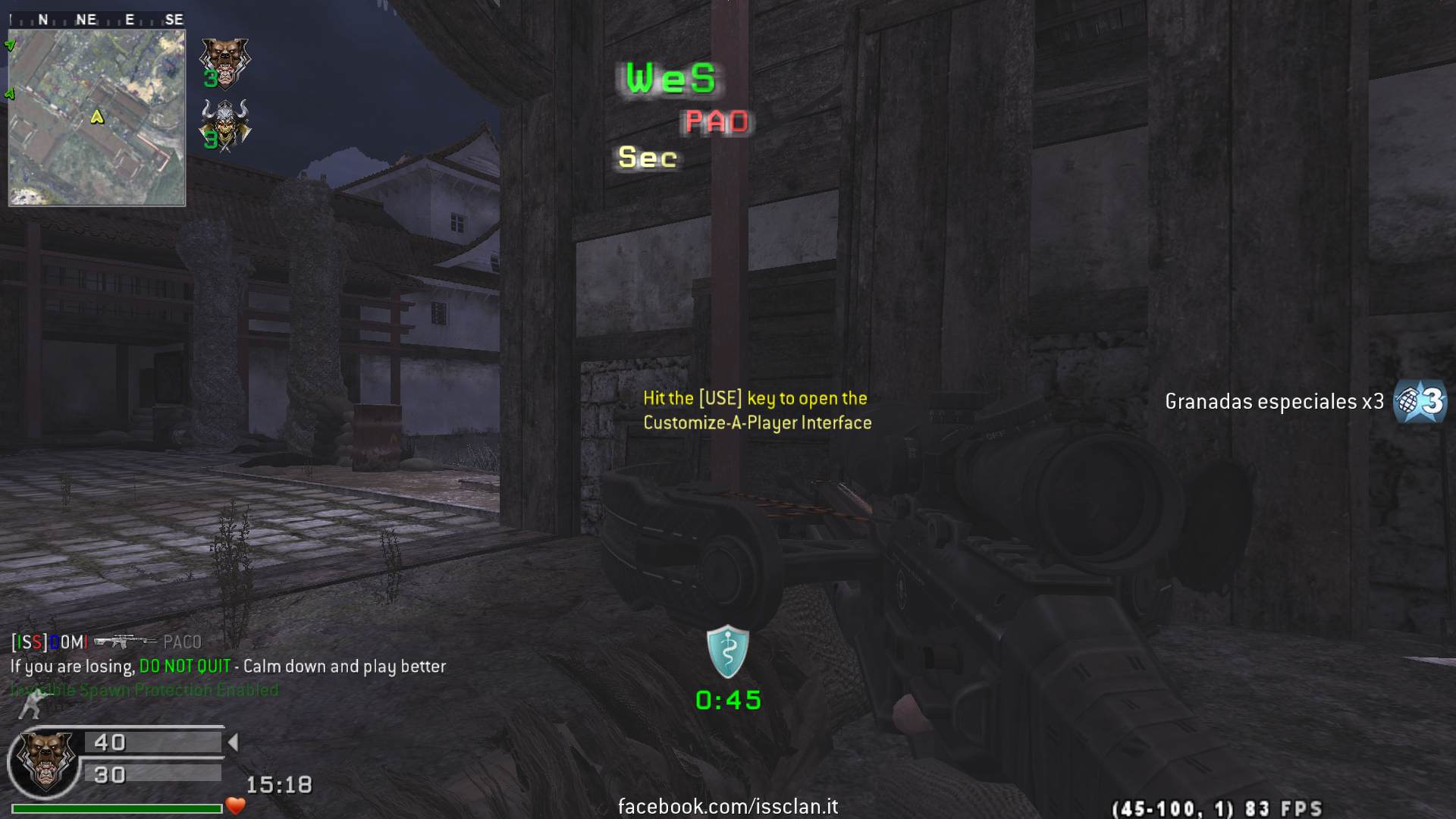
Task: Select the bear team emblem beside the minimap
Action: [x=224, y=62]
